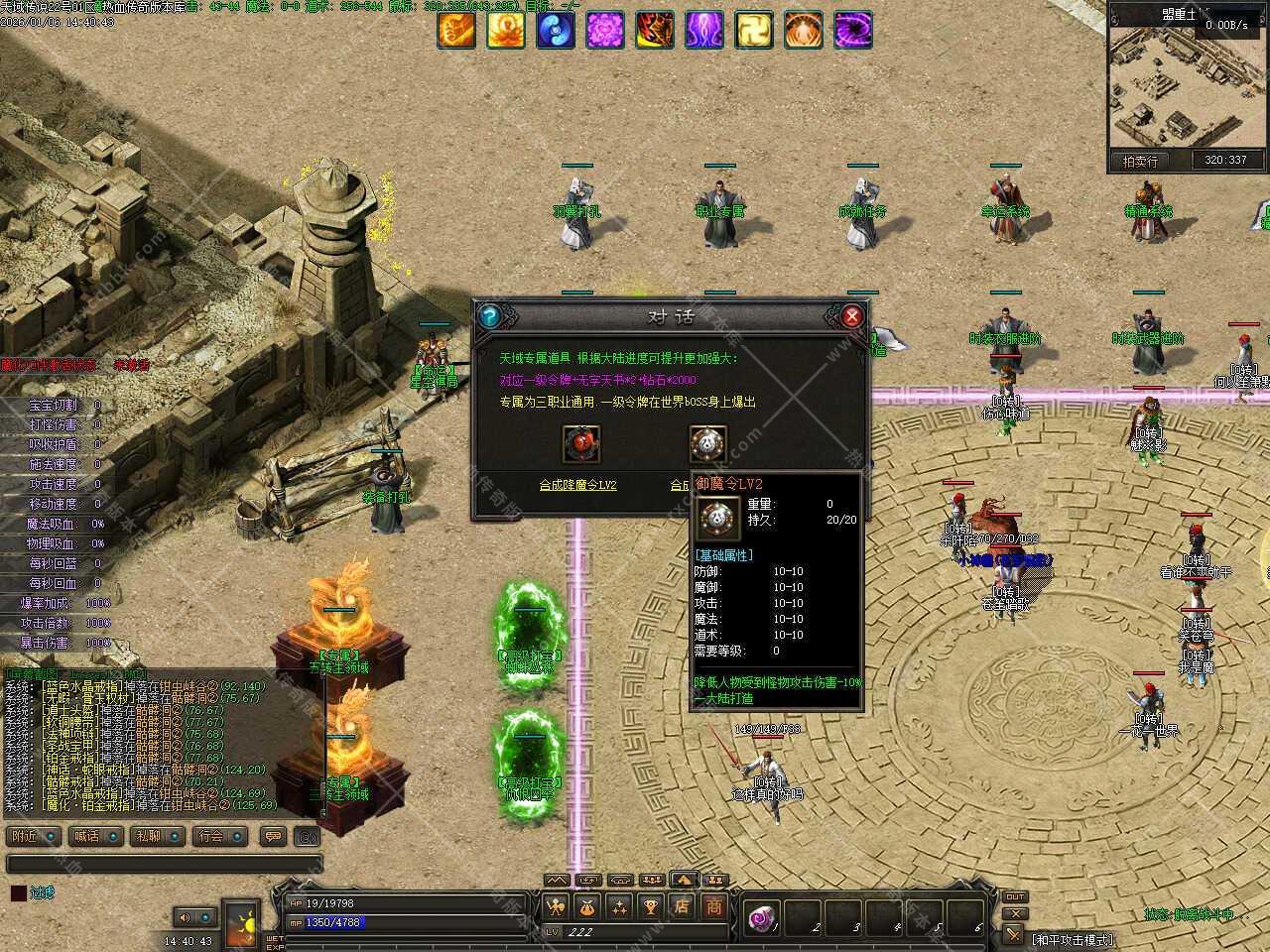This screenshot has width=1270, height=952.
Task: Switch chat to the 行会 channel
Action: point(218,836)
